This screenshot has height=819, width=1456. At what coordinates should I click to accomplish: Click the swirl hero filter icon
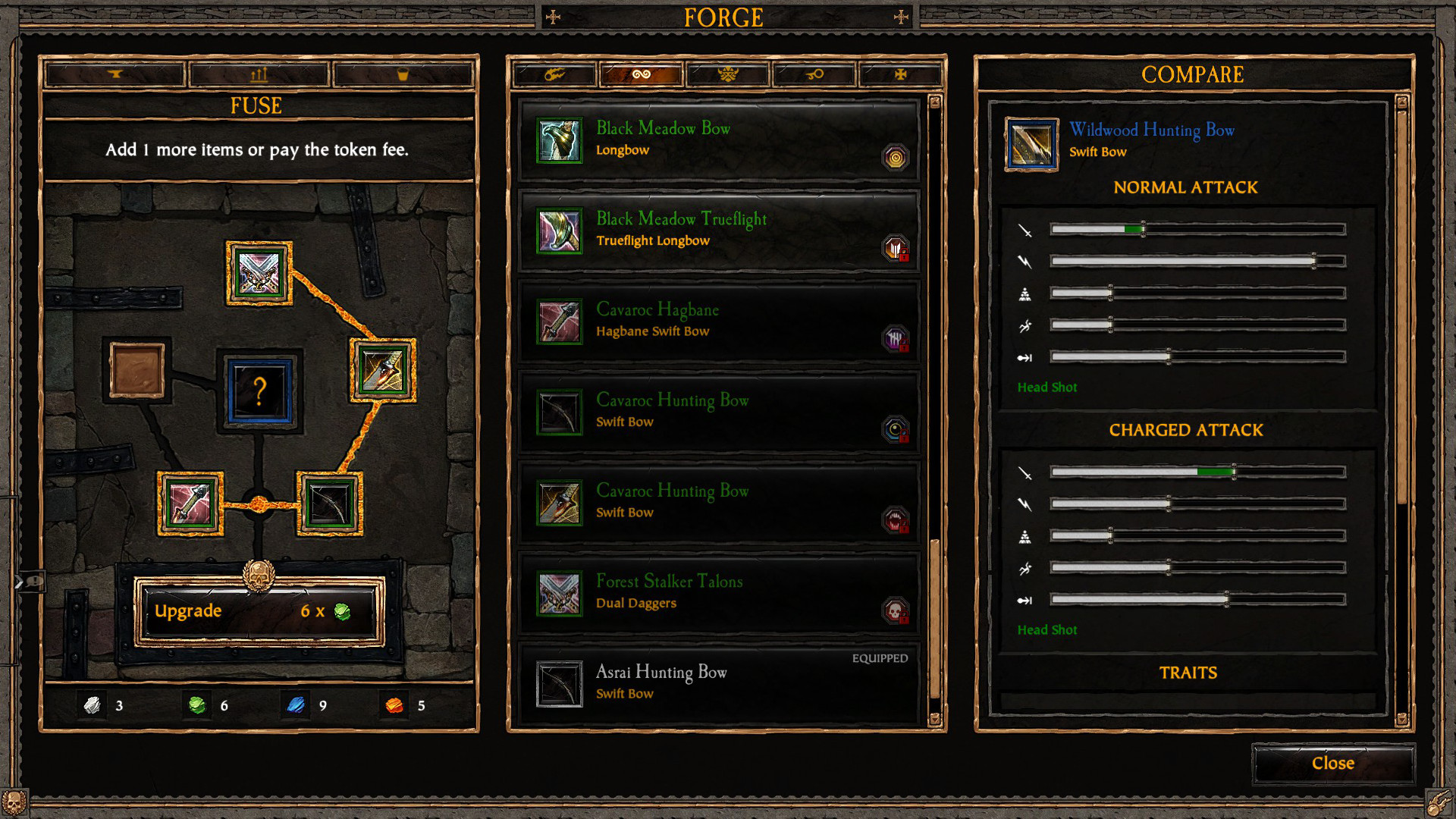point(641,74)
